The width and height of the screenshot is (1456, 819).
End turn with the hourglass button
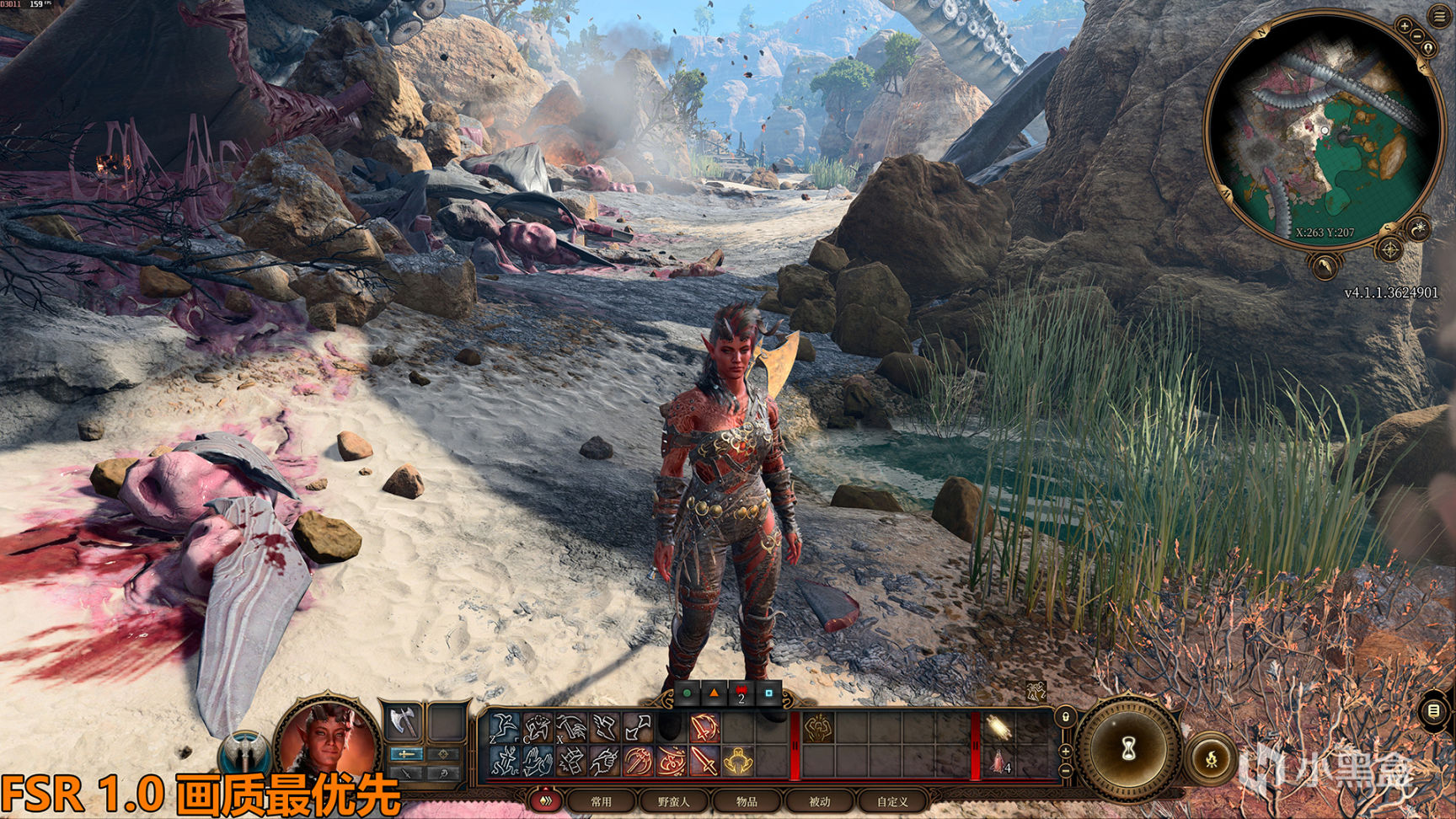[x=1129, y=747]
